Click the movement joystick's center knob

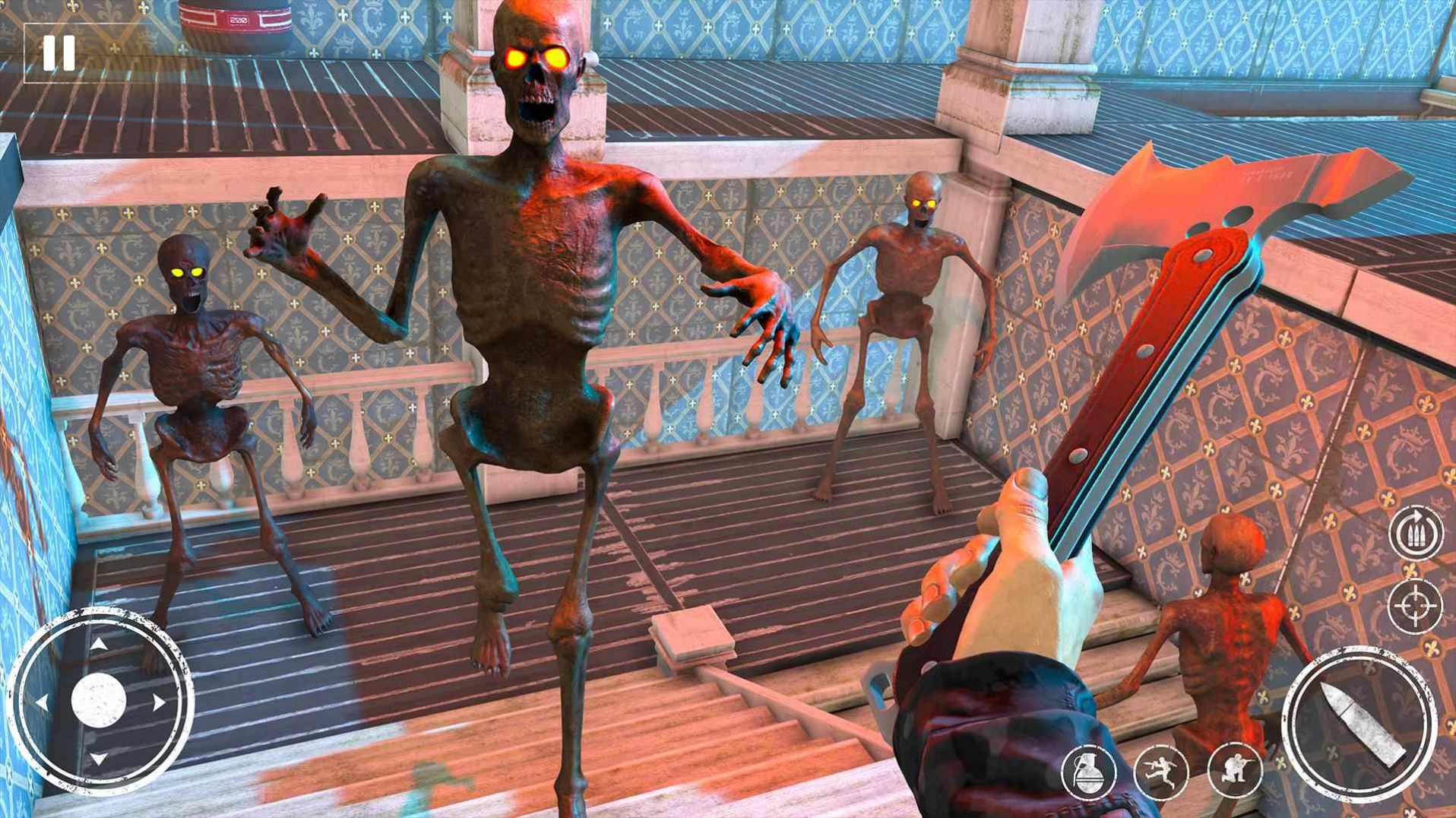coord(98,701)
